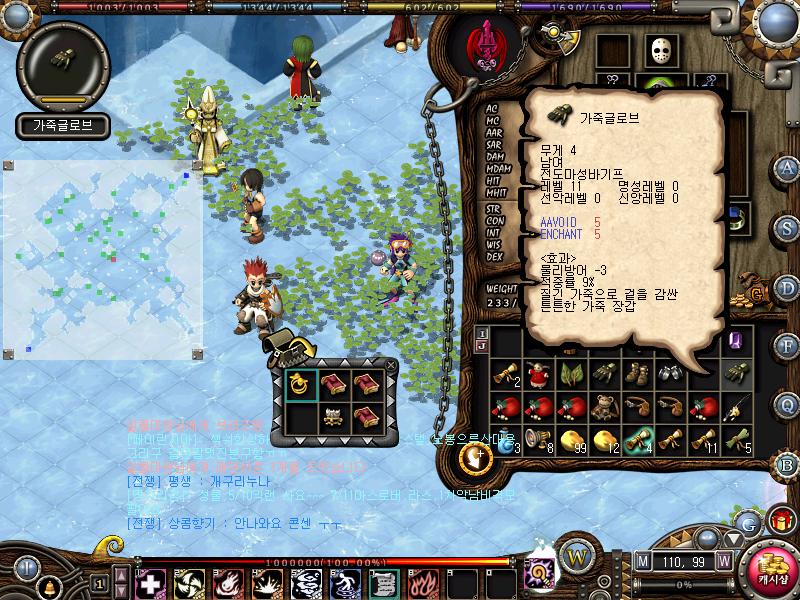Activate the white cross heal skill
800x600 pixels.
[x=150, y=582]
